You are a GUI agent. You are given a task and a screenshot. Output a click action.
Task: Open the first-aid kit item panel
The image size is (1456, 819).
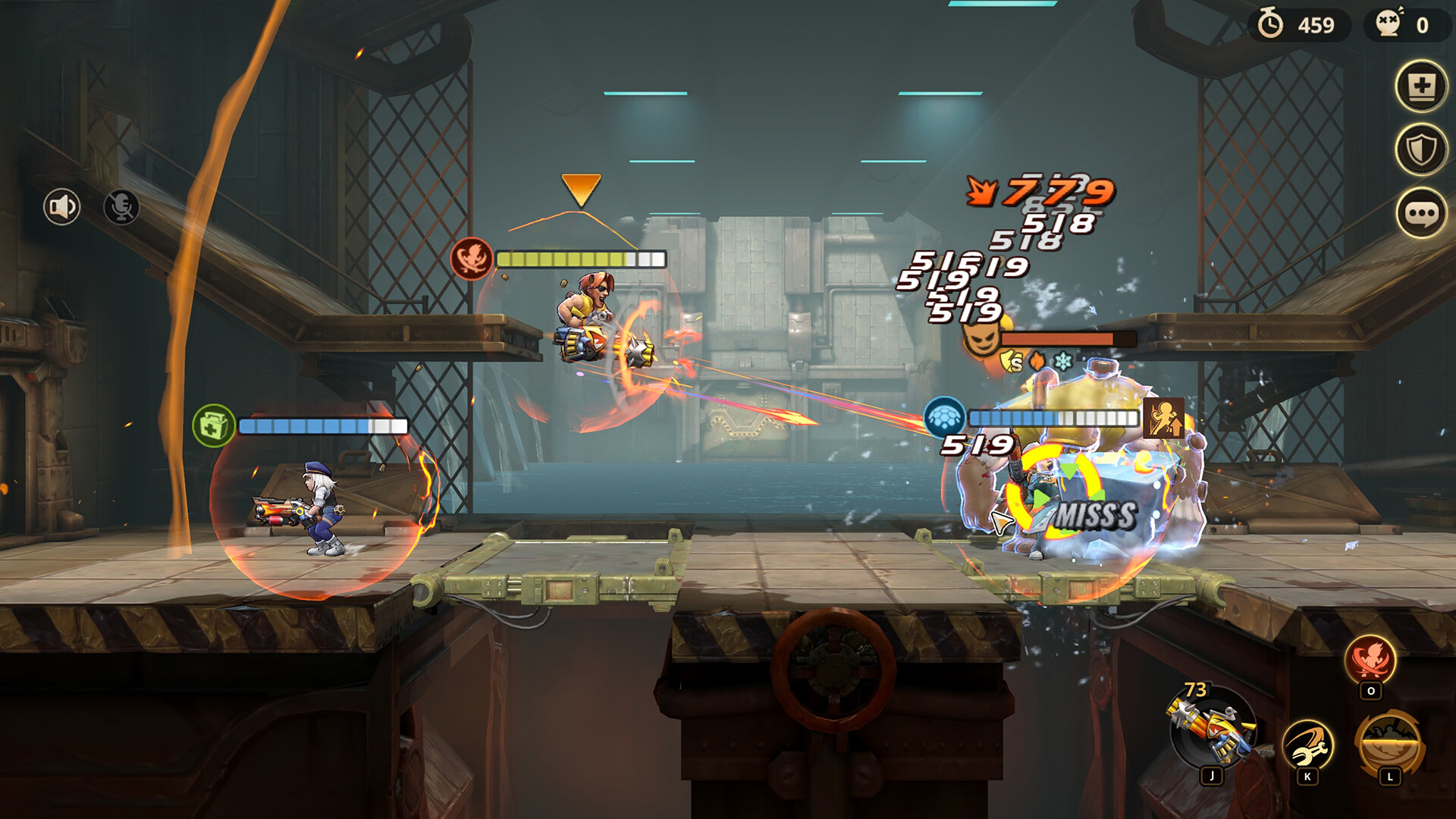pyautogui.click(x=1422, y=87)
